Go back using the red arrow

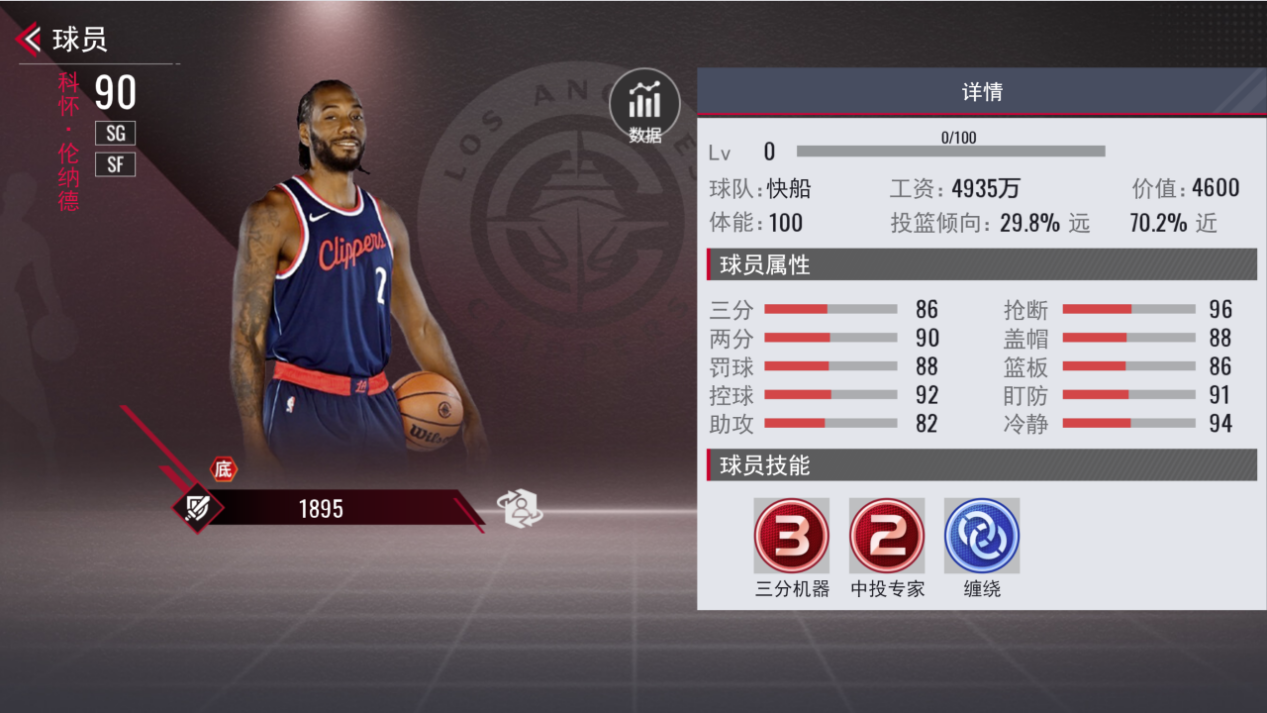coord(29,39)
